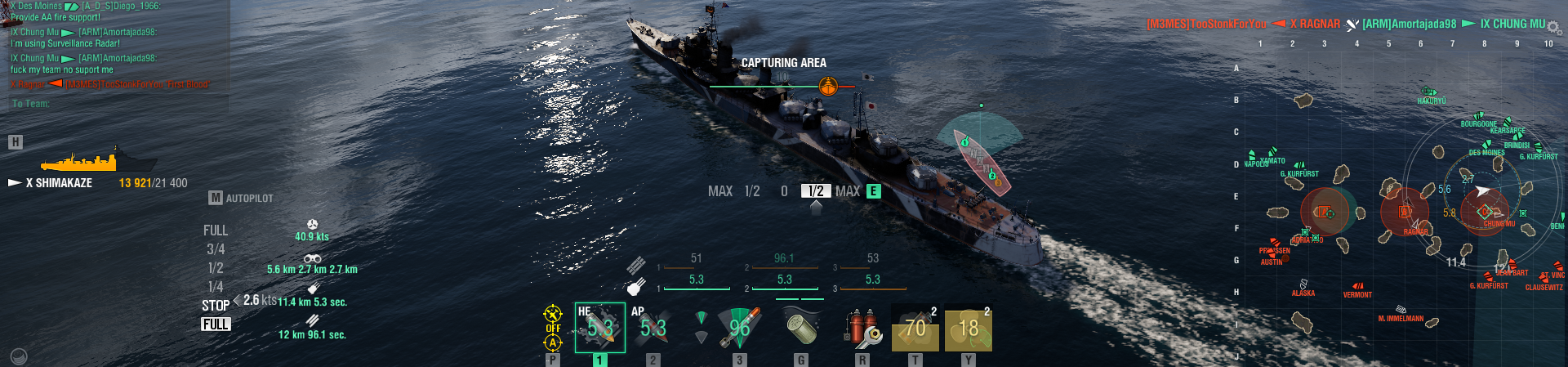Viewport: 1568px width, 367px height.
Task: Activate the Smoke Generator consumable
Action: coord(915,328)
